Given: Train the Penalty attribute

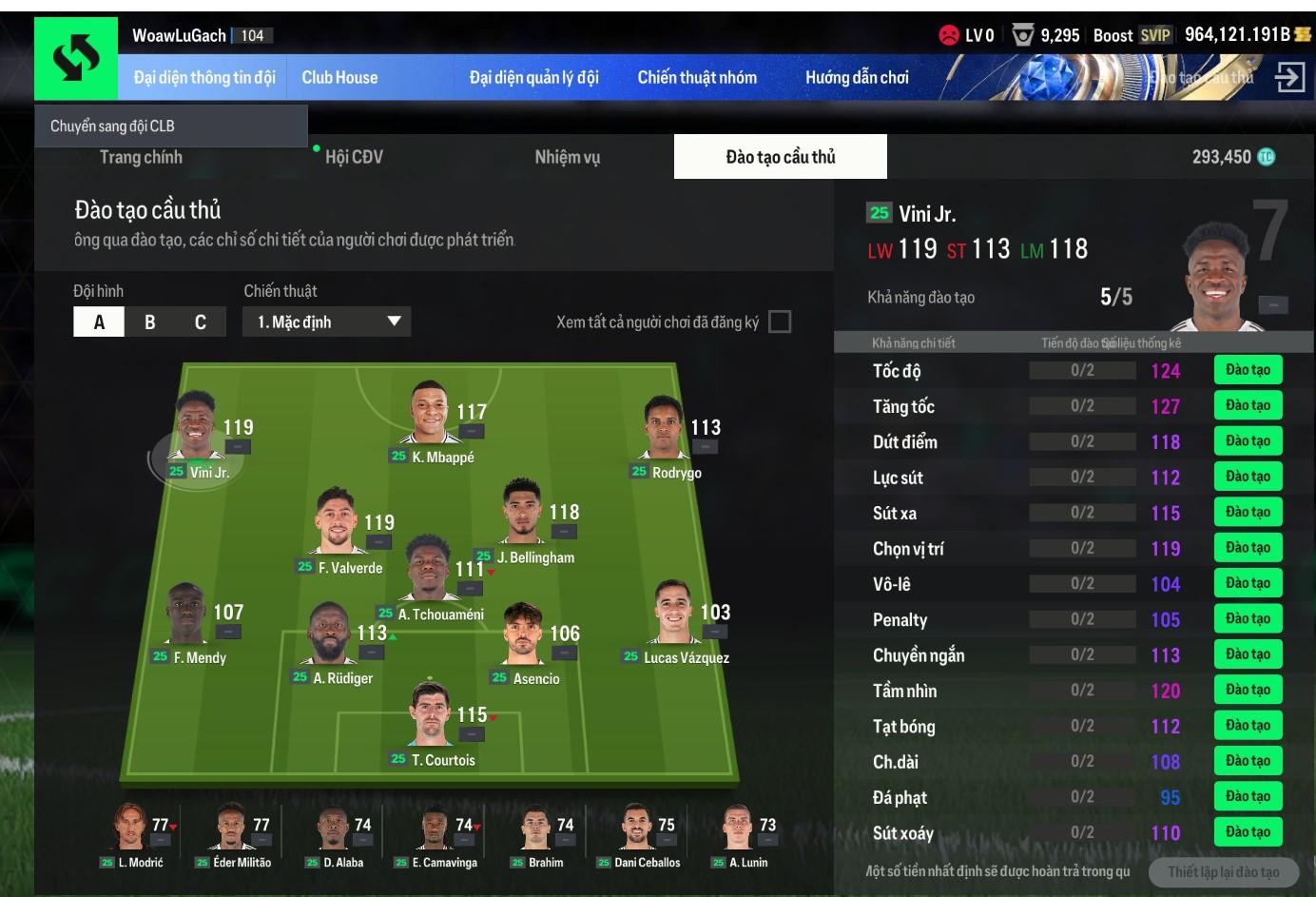Looking at the screenshot, I should click(1248, 619).
